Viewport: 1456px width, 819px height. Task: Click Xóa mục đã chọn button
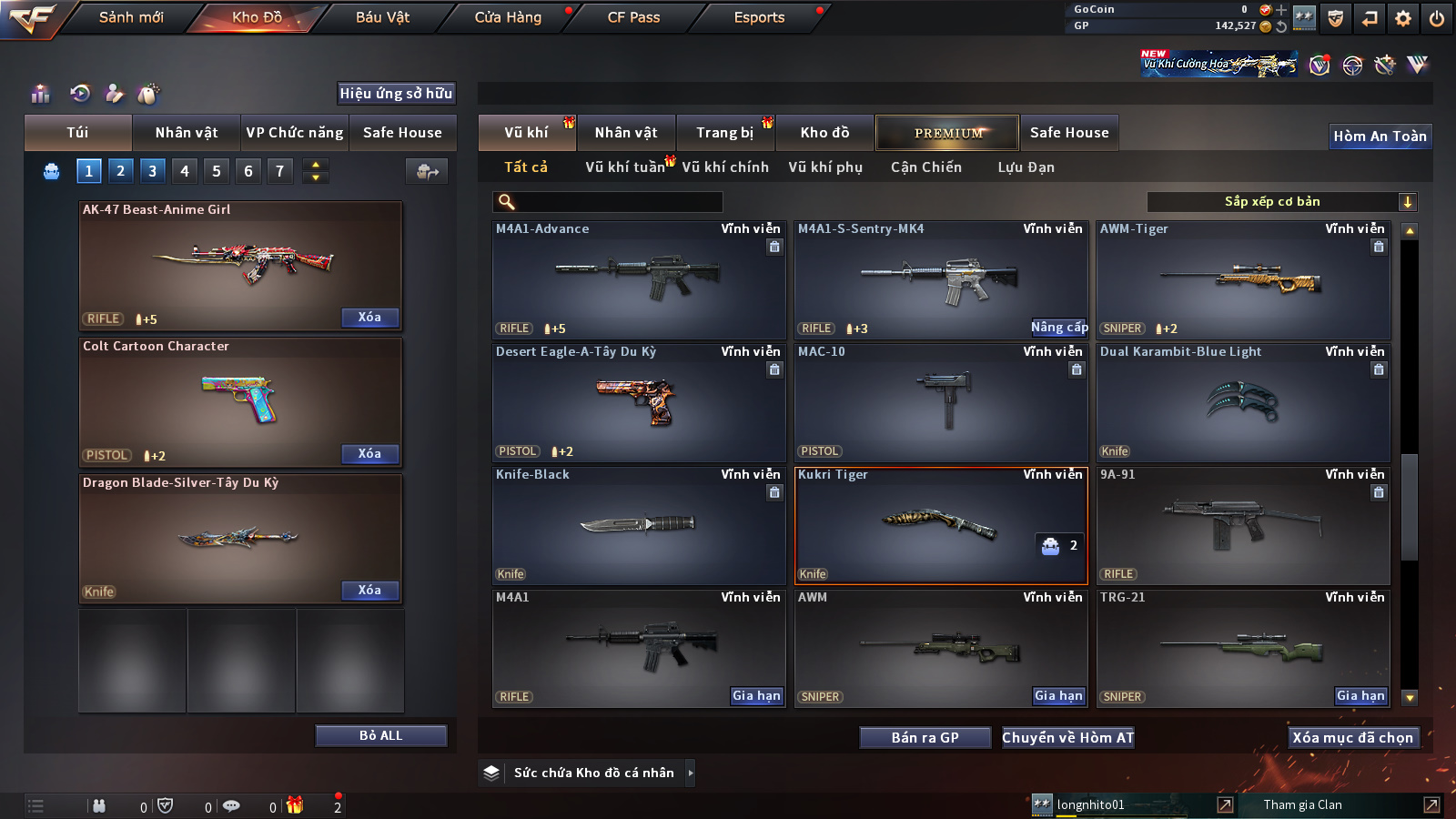pos(1352,738)
